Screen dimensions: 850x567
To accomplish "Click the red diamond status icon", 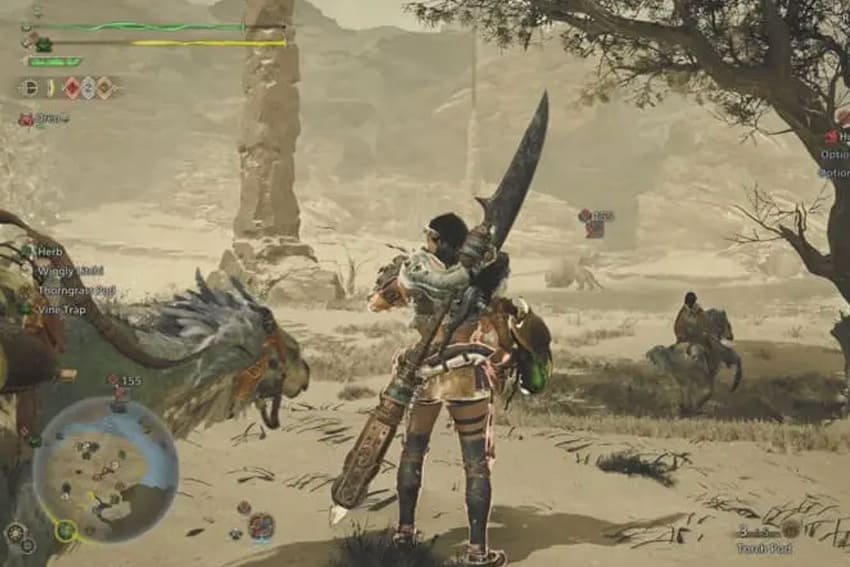I will click(72, 88).
